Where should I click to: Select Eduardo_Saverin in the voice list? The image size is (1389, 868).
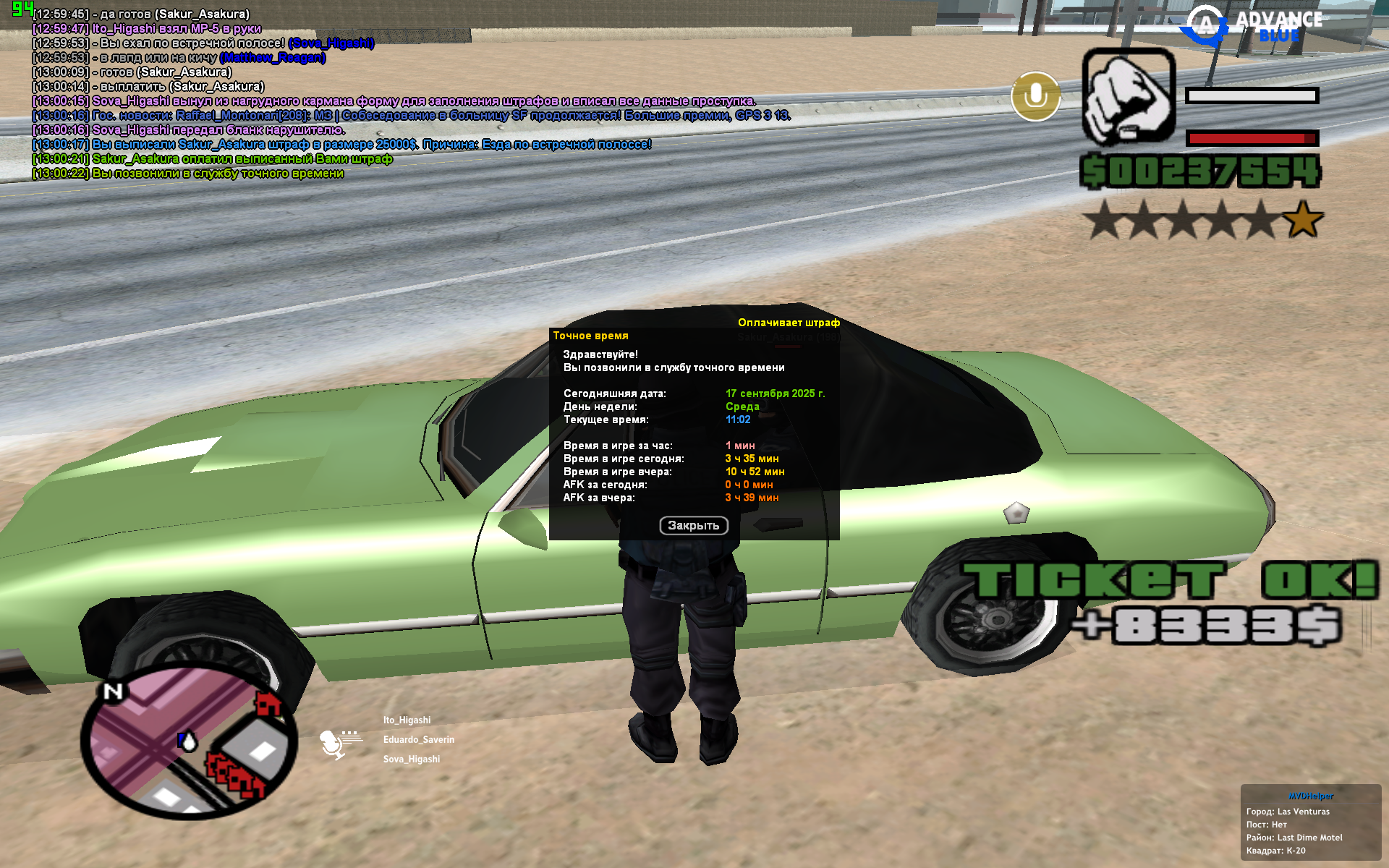pyautogui.click(x=418, y=740)
